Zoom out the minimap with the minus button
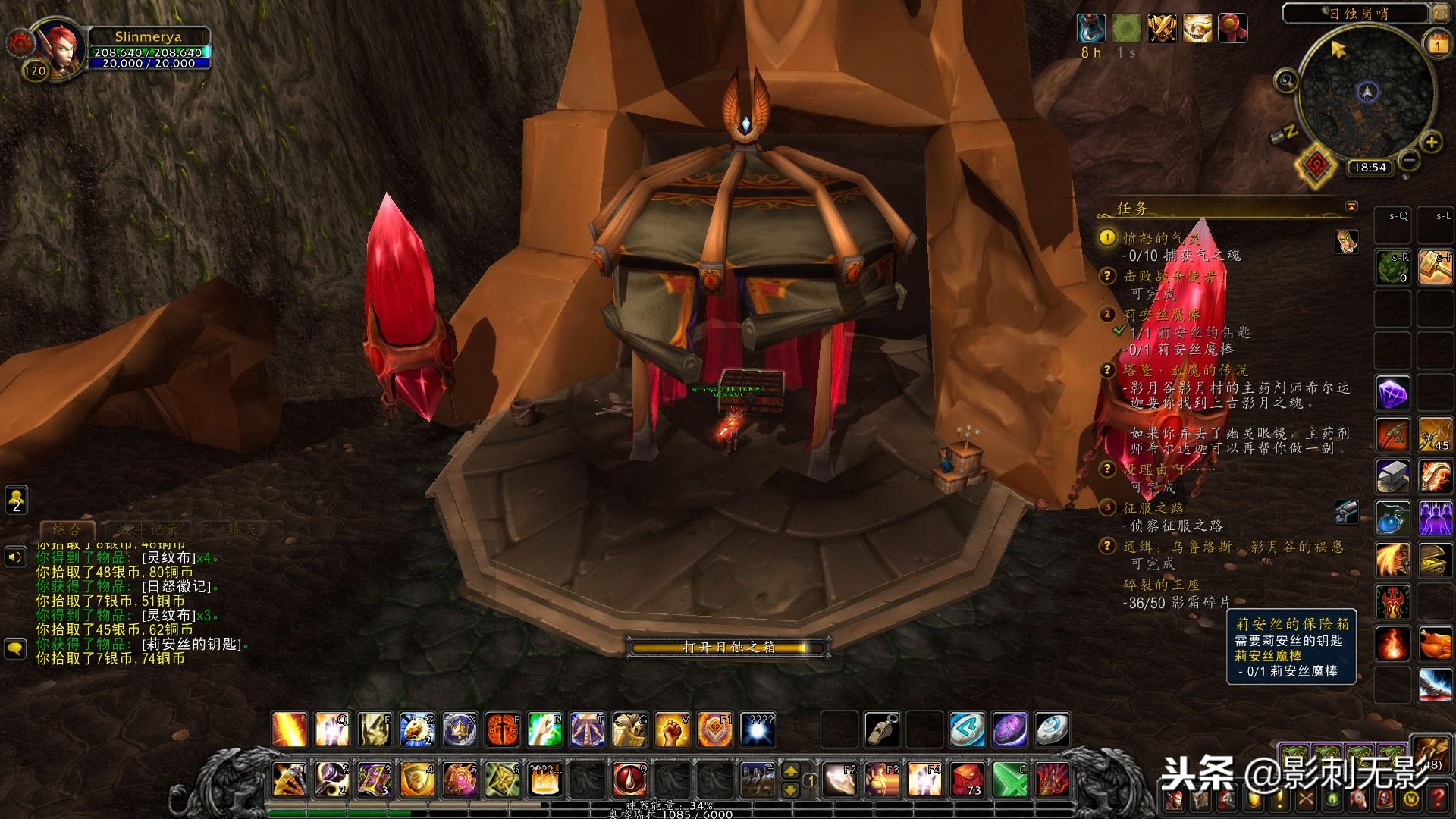Screen dimensions: 1456x819 (x=1408, y=160)
